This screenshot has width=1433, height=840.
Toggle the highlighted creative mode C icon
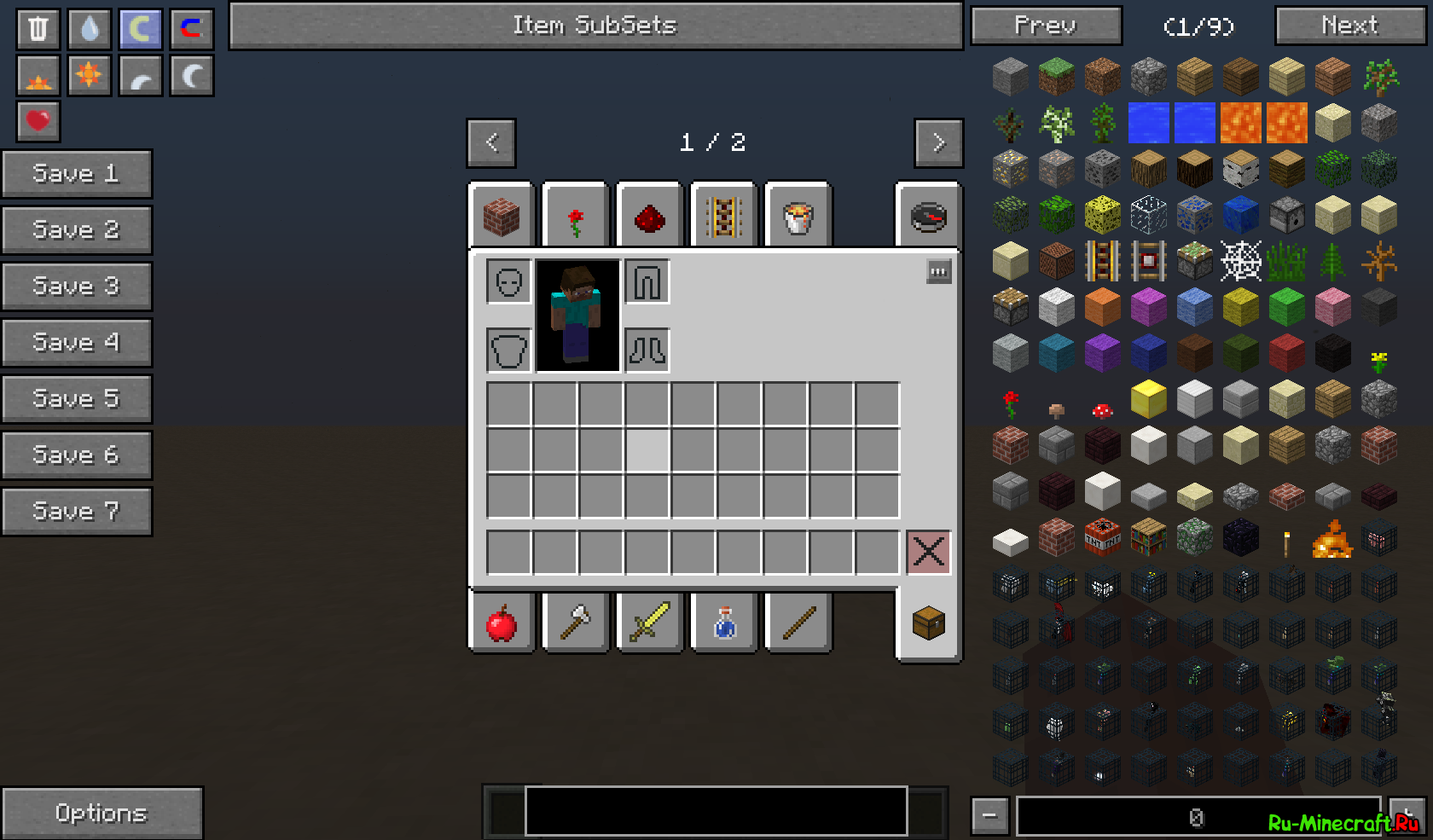(140, 28)
